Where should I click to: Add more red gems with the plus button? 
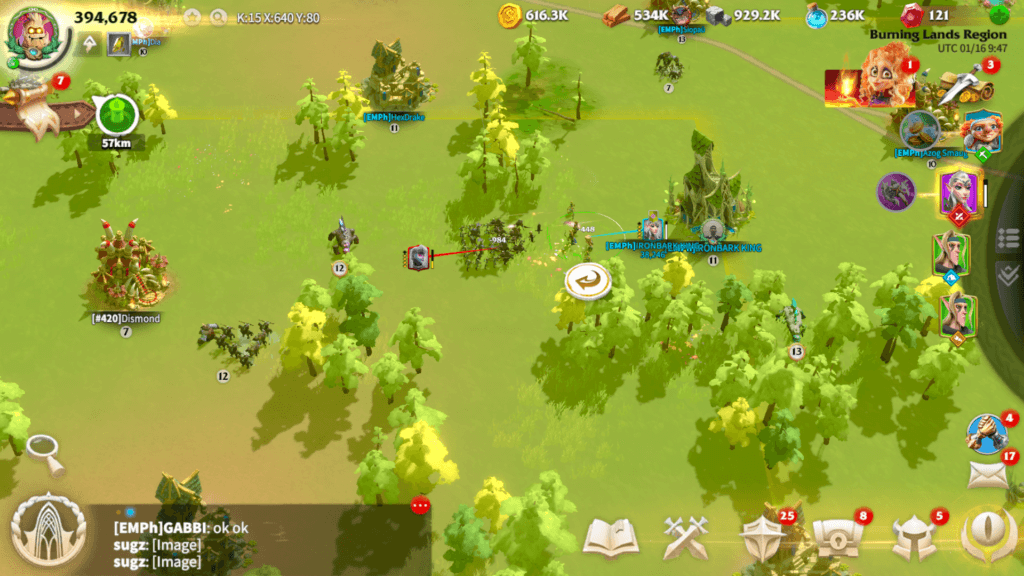[999, 15]
